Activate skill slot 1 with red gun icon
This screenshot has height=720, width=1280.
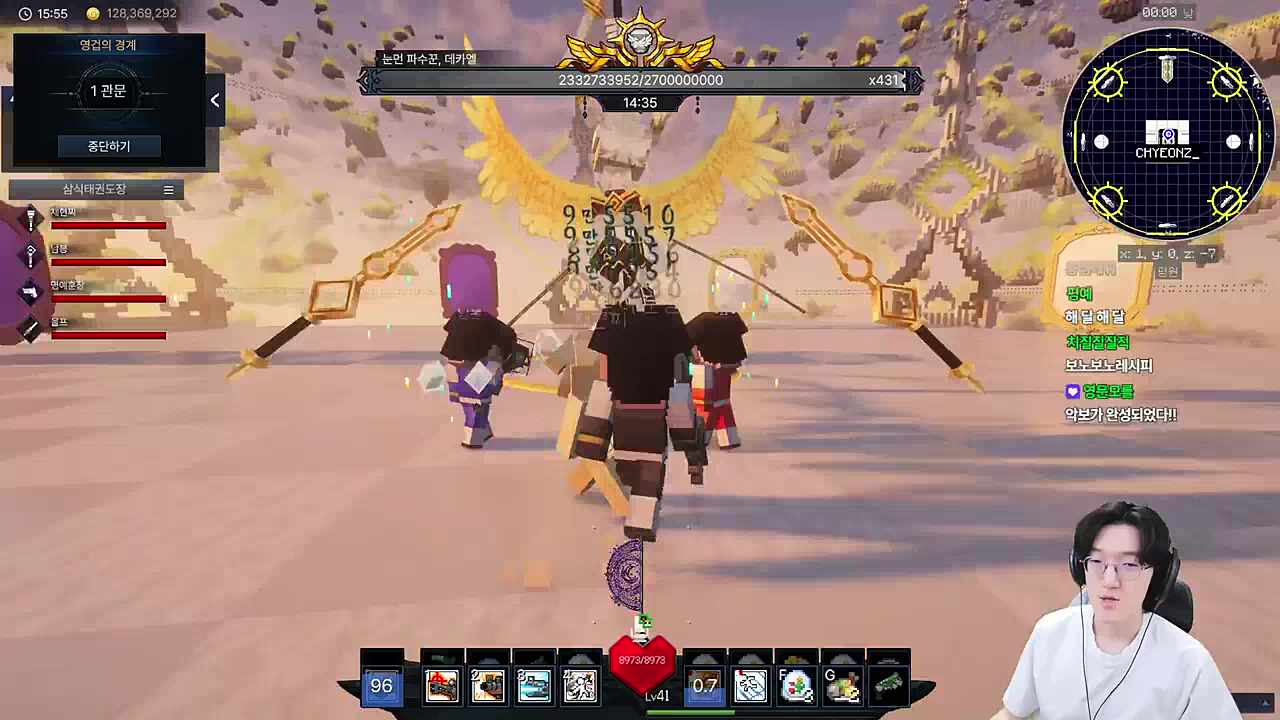pos(442,685)
